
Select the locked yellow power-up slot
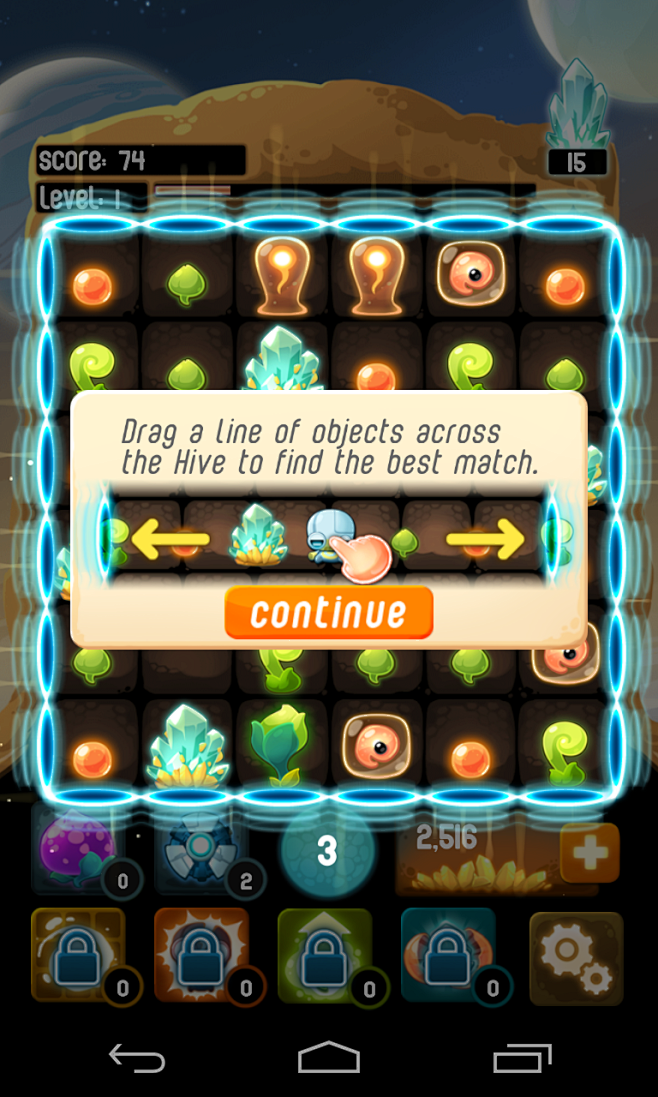(80, 957)
